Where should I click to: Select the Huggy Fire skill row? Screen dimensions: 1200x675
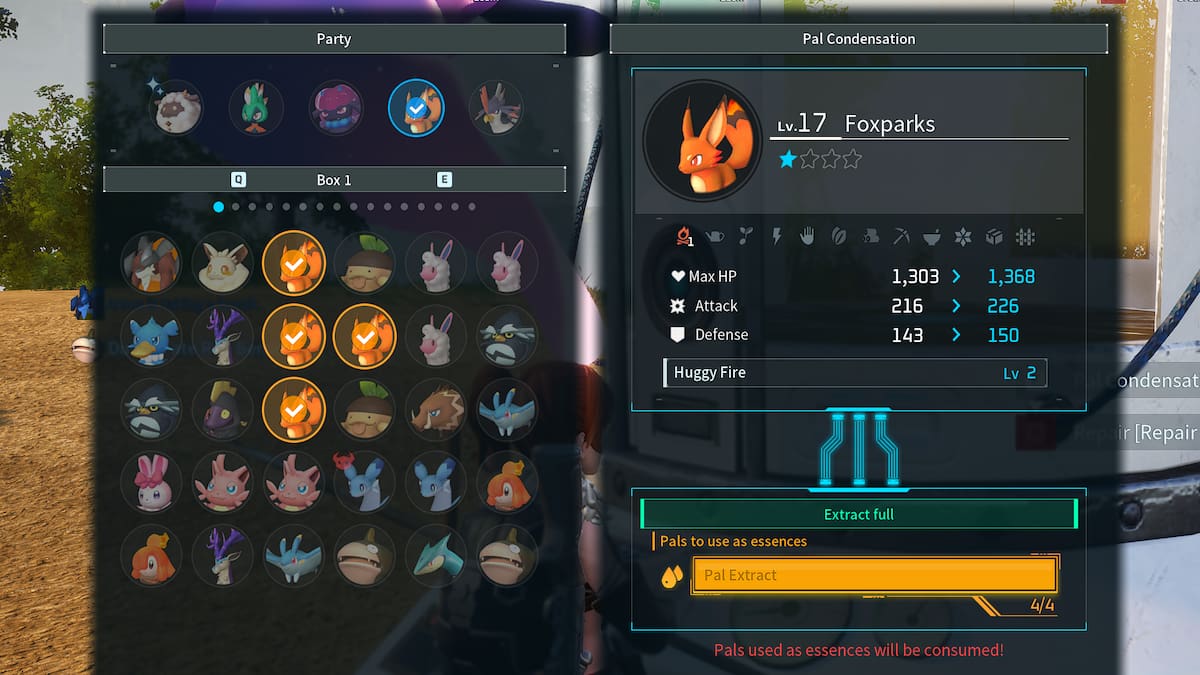(855, 373)
